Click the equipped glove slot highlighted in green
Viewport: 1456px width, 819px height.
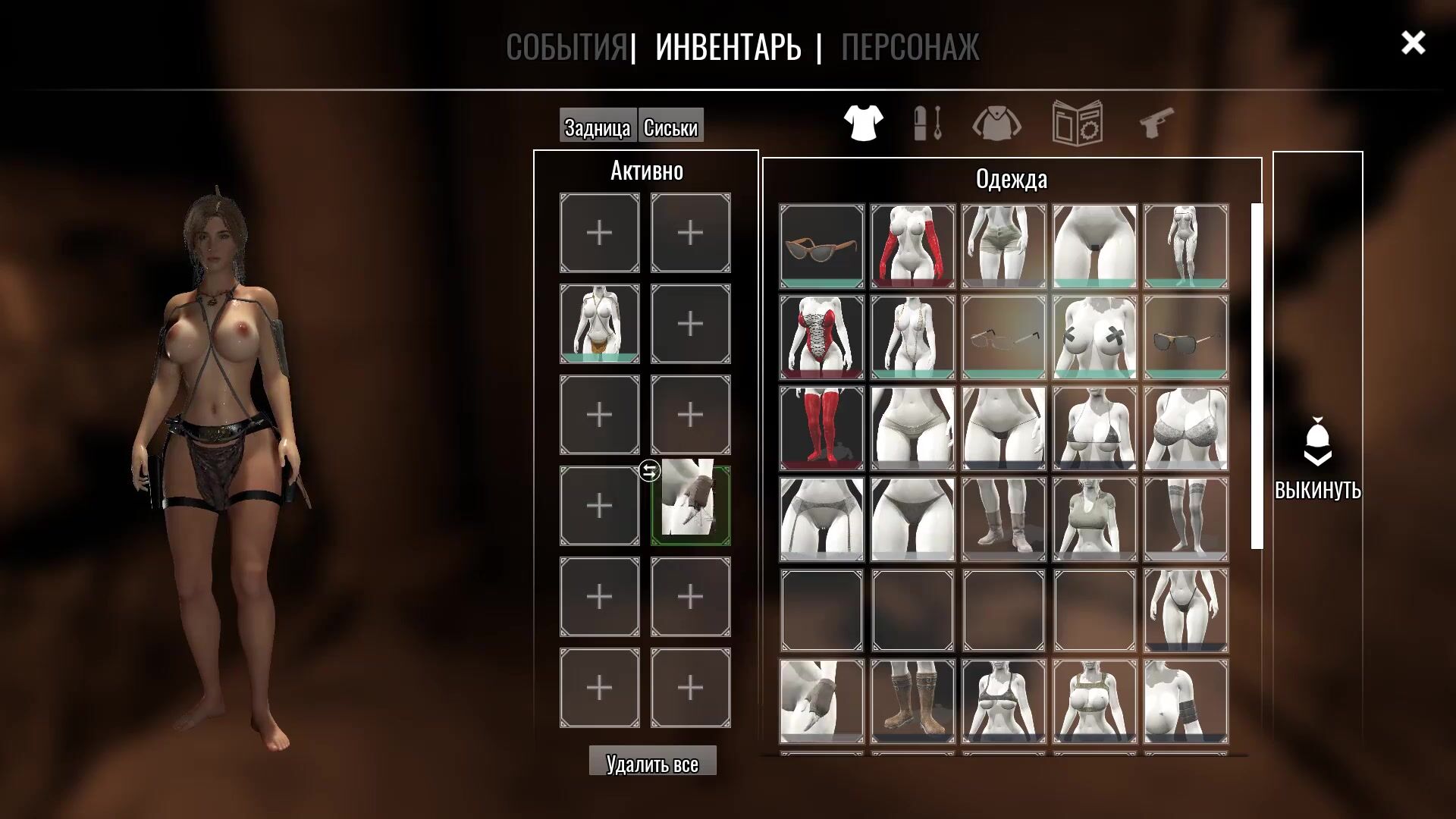(691, 506)
